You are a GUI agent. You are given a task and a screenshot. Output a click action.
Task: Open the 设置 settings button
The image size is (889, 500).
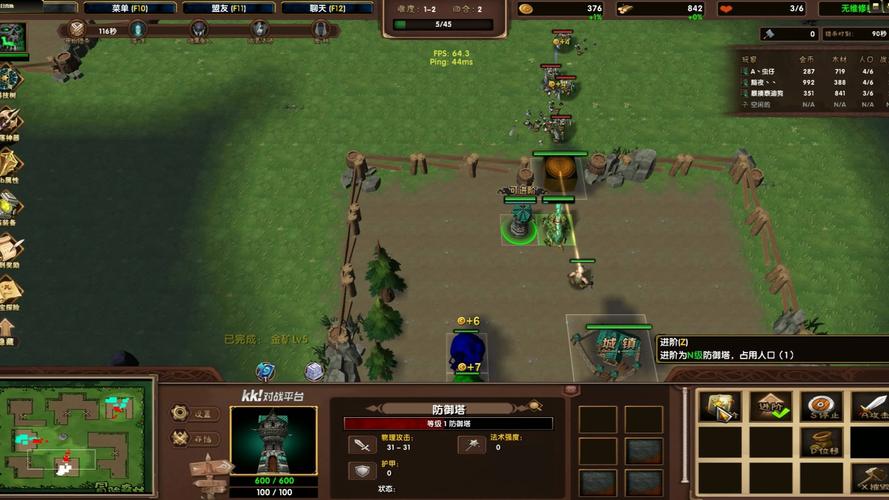[x=181, y=413]
